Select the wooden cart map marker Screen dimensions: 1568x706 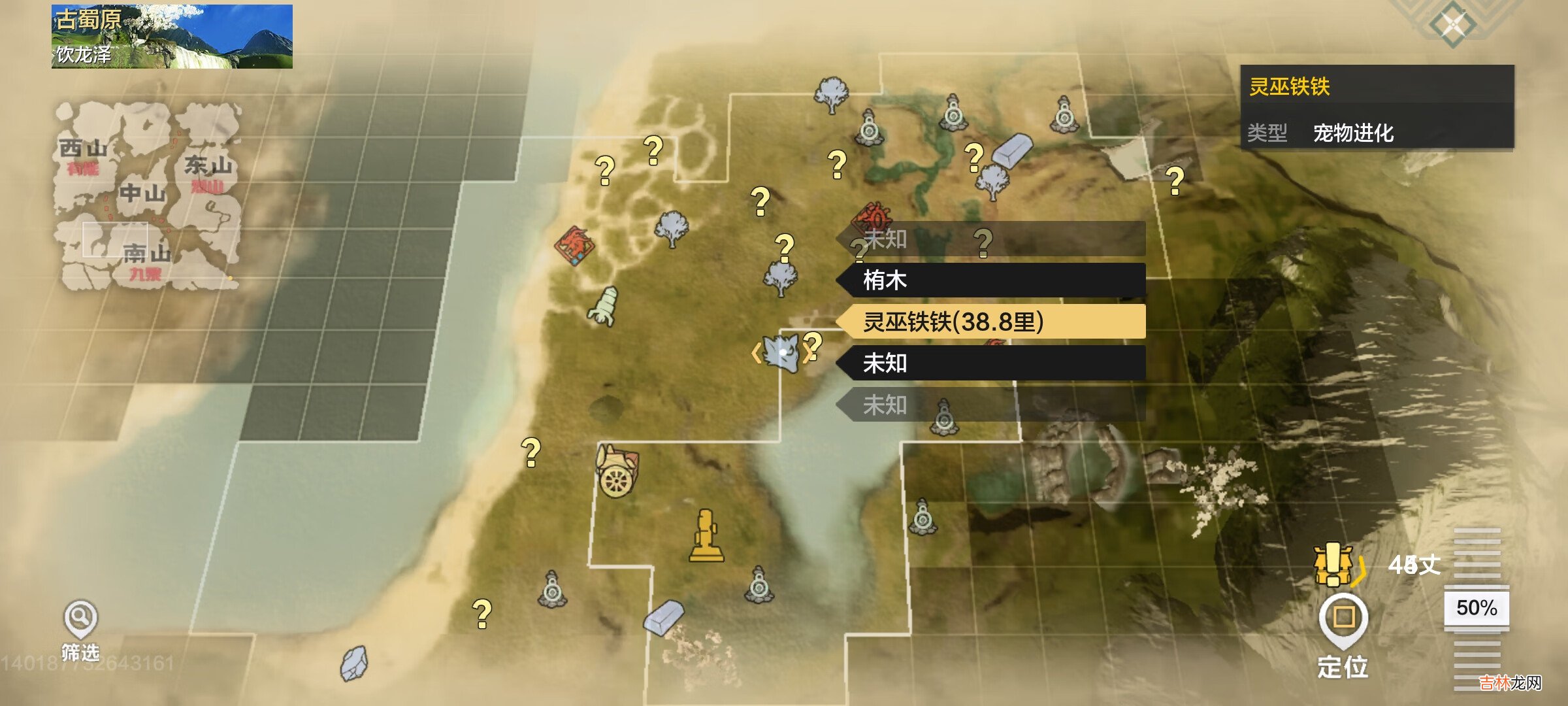[617, 472]
